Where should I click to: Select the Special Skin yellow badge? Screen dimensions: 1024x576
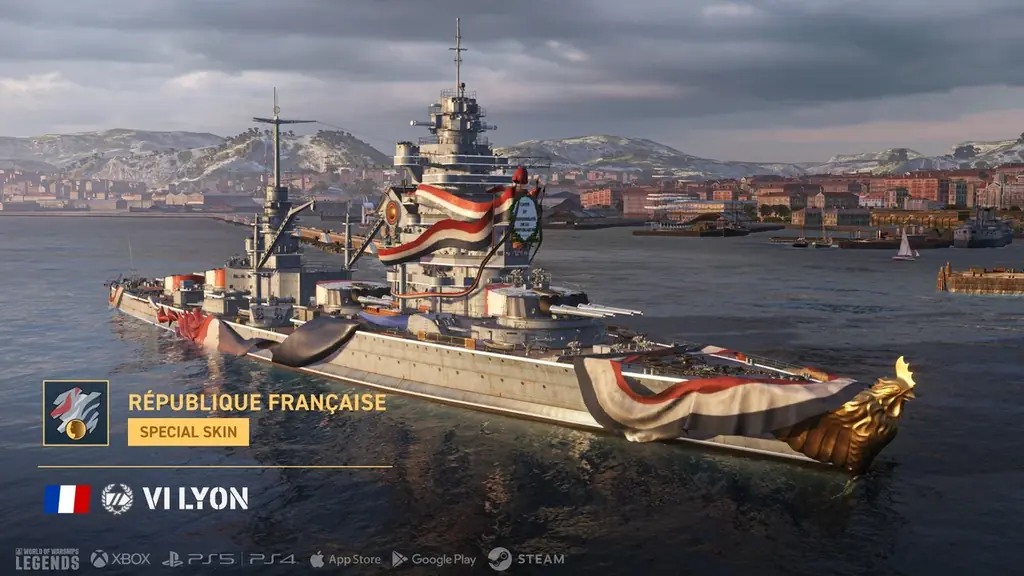(x=188, y=432)
